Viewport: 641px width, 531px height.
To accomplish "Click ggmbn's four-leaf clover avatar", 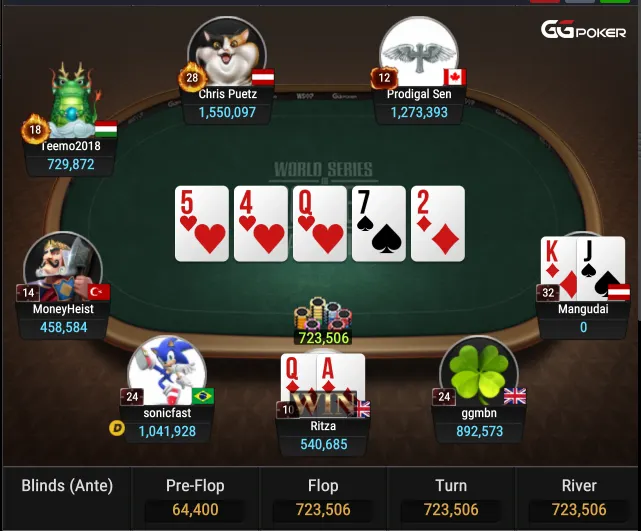I will coord(478,371).
